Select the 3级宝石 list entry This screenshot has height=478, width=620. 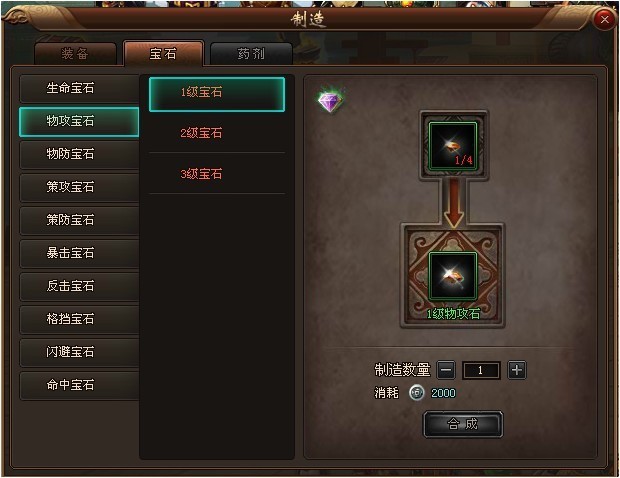pyautogui.click(x=217, y=174)
